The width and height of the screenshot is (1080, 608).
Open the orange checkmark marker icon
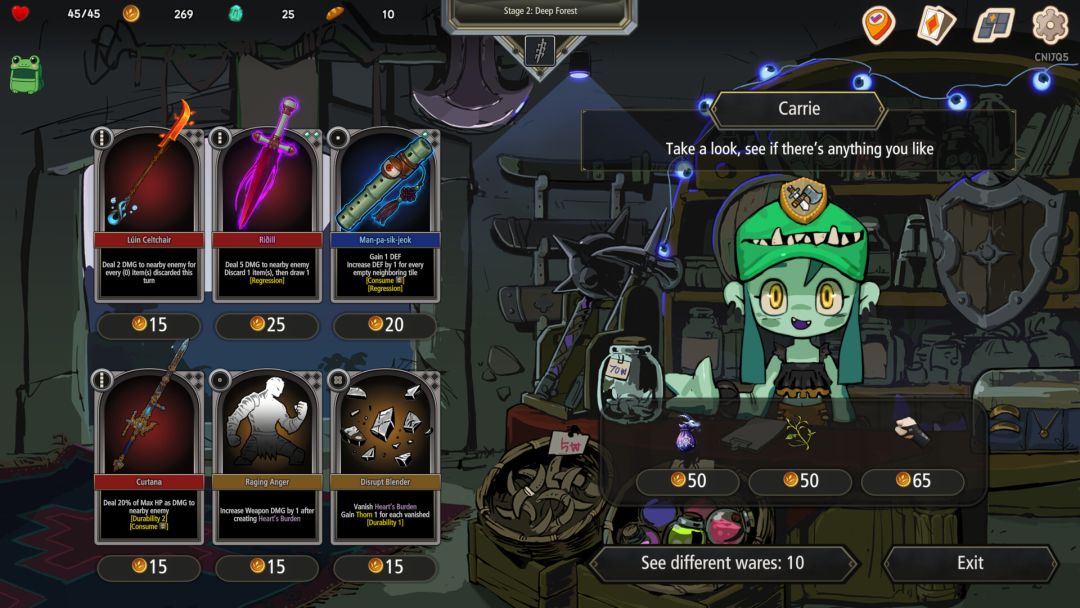pyautogui.click(x=879, y=25)
